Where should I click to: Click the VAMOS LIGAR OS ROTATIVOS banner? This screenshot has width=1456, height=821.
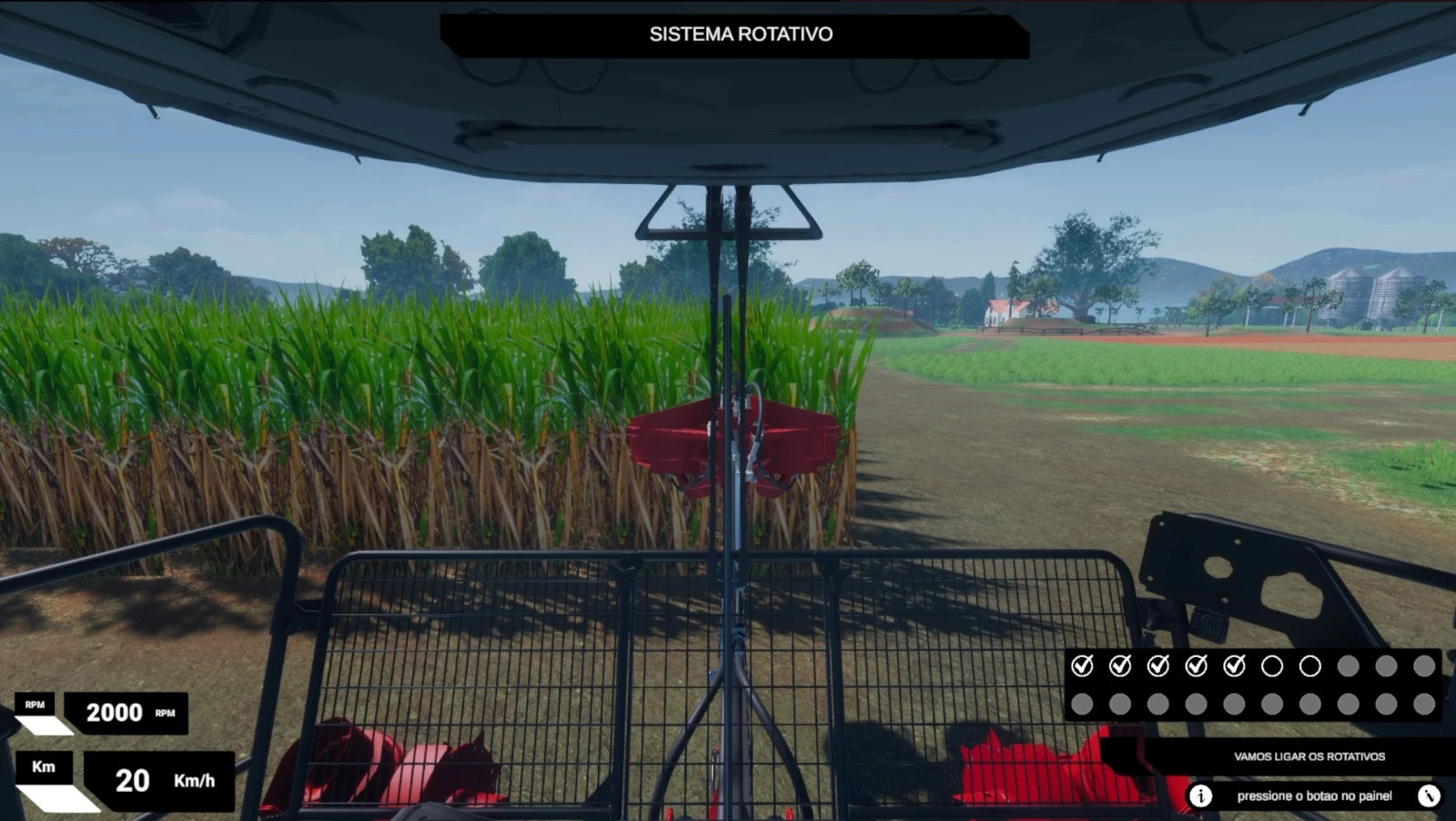tap(1310, 755)
